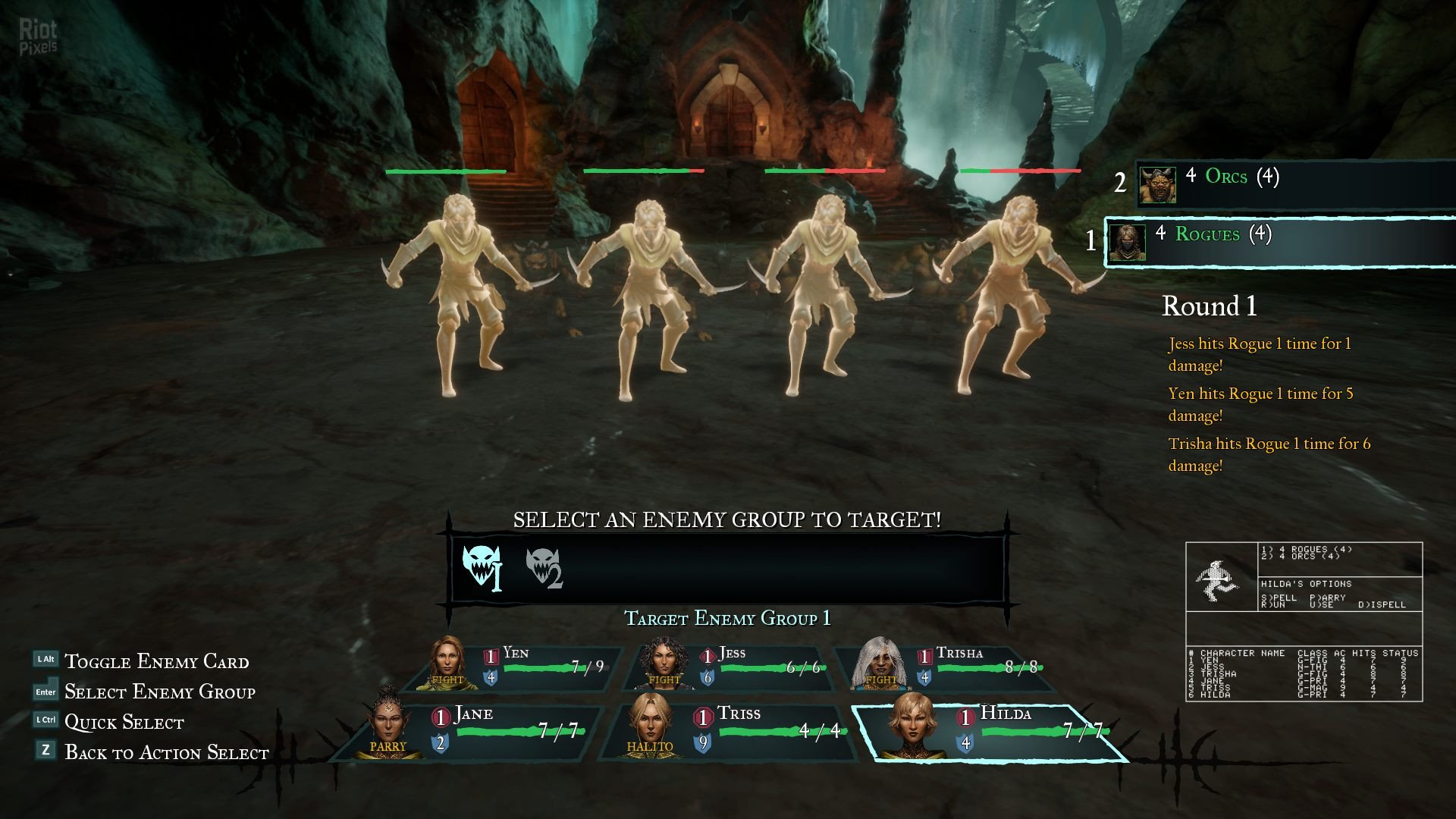This screenshot has width=1456, height=819.
Task: Click the classic Wizardry overlay panel
Action: tap(1304, 622)
